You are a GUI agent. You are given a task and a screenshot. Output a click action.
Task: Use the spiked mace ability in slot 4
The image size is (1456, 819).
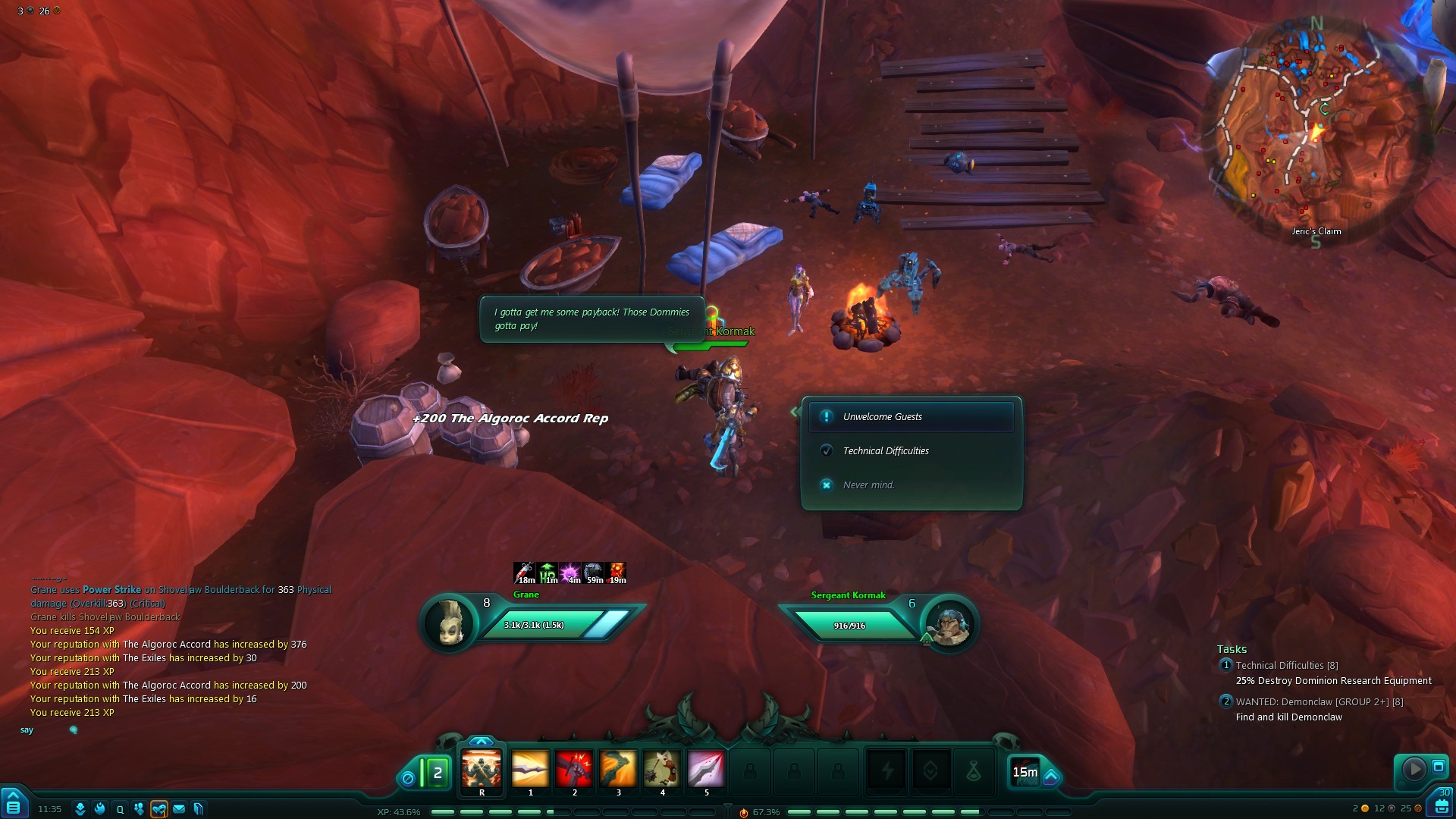pyautogui.click(x=662, y=770)
